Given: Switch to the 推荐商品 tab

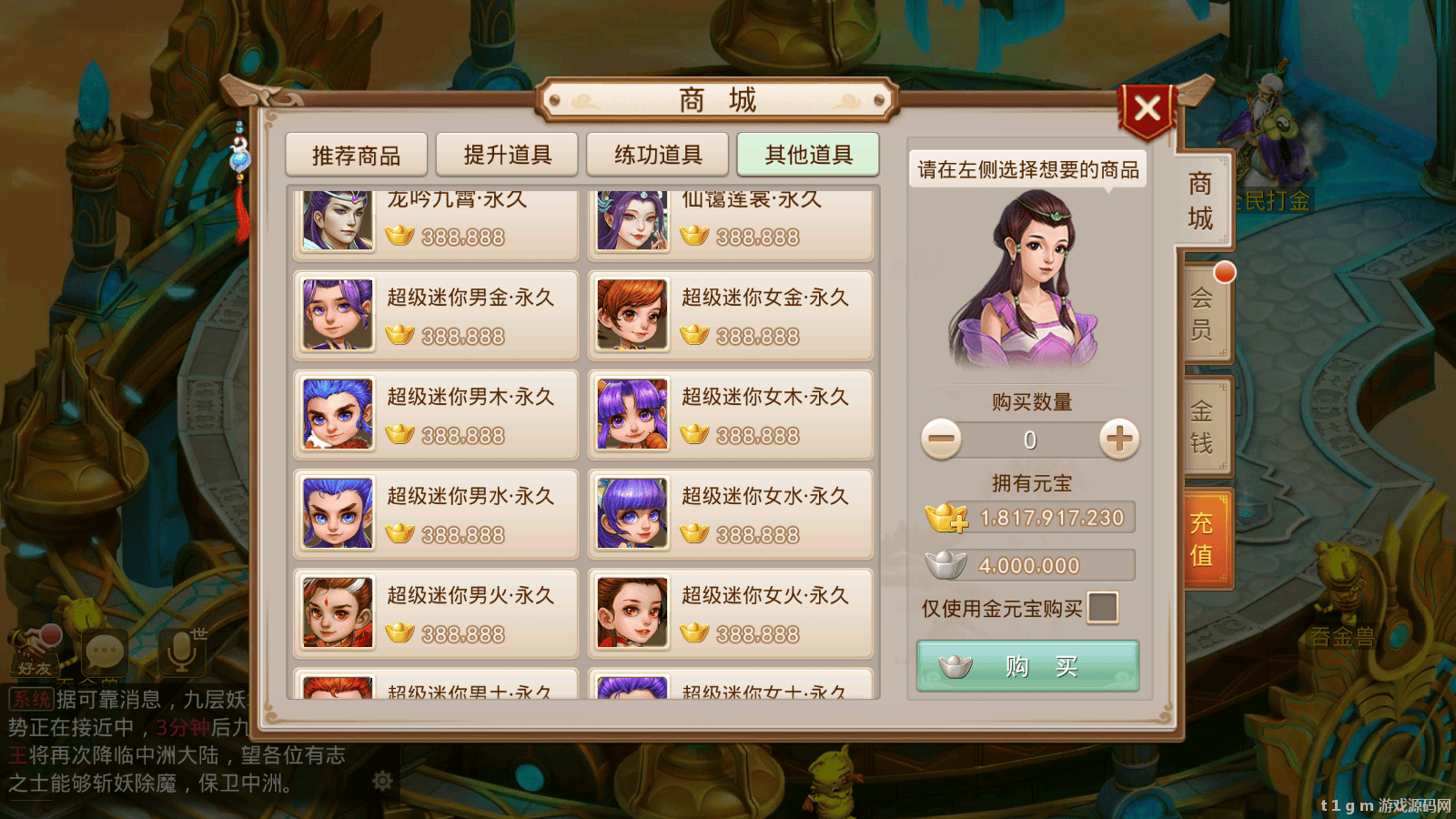Looking at the screenshot, I should 356,154.
